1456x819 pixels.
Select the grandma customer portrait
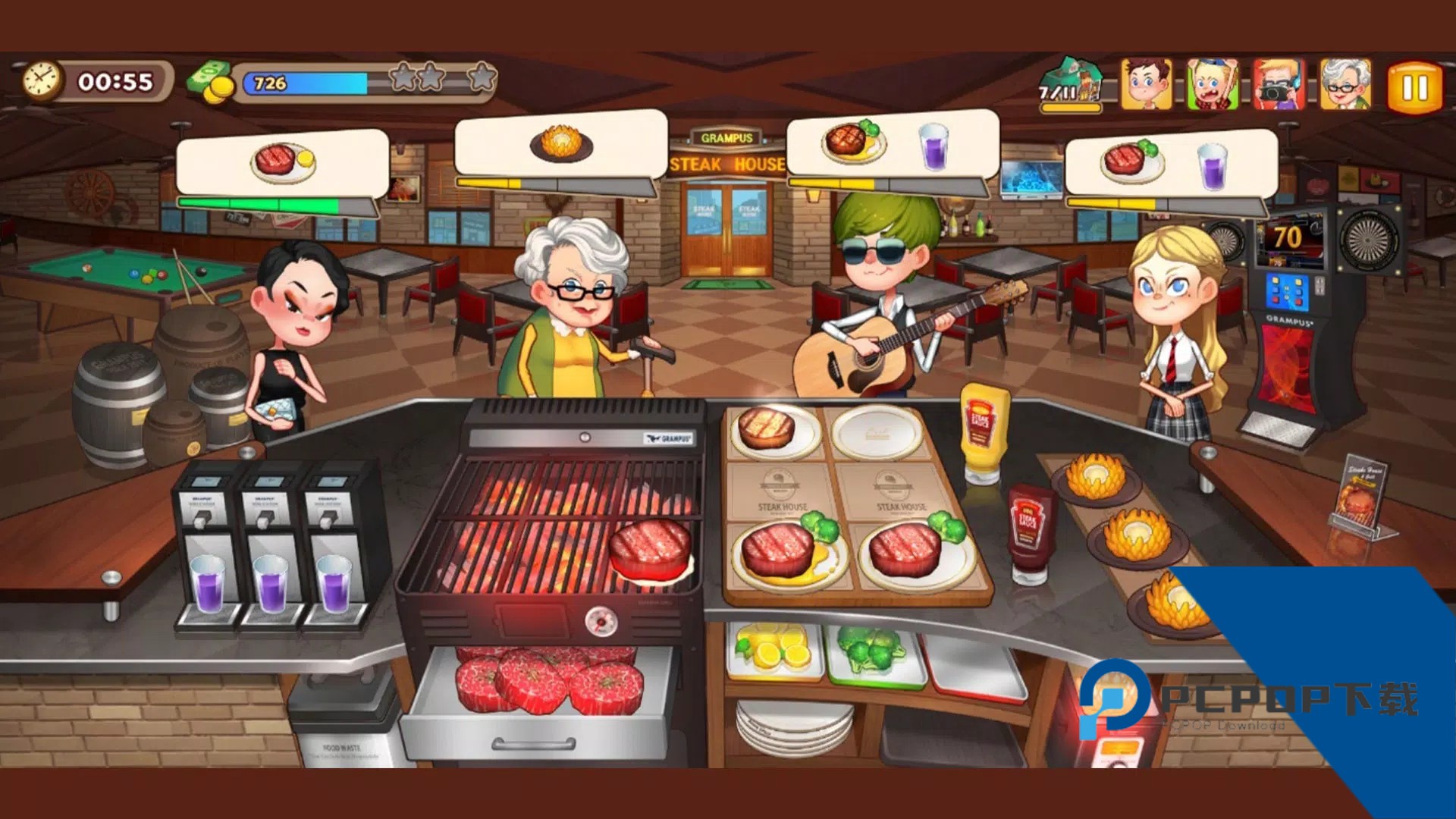coord(1345,84)
